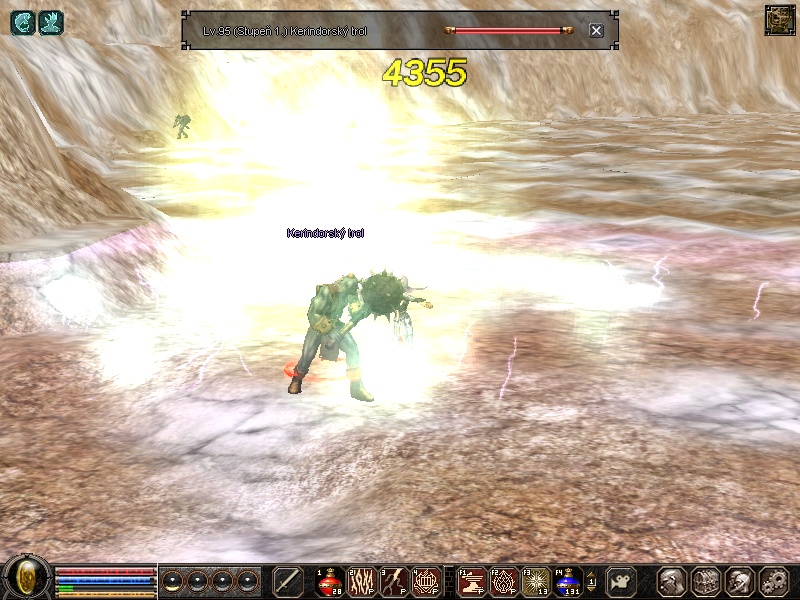Open the minimap icon in the corner
The image size is (800, 600).
[x=778, y=20]
